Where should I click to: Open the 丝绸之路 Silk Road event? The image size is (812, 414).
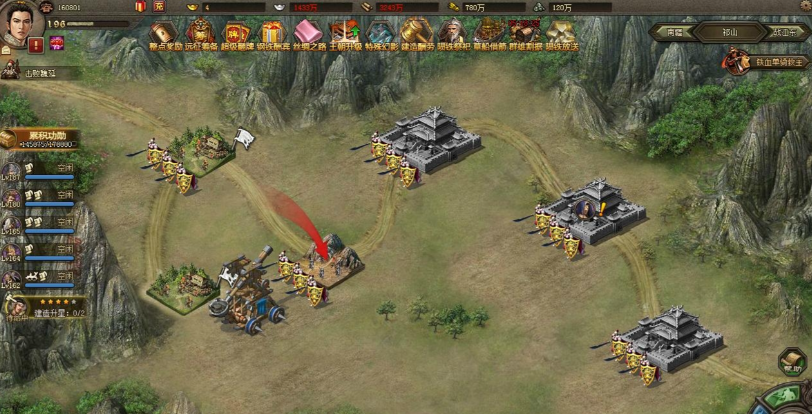click(x=308, y=37)
